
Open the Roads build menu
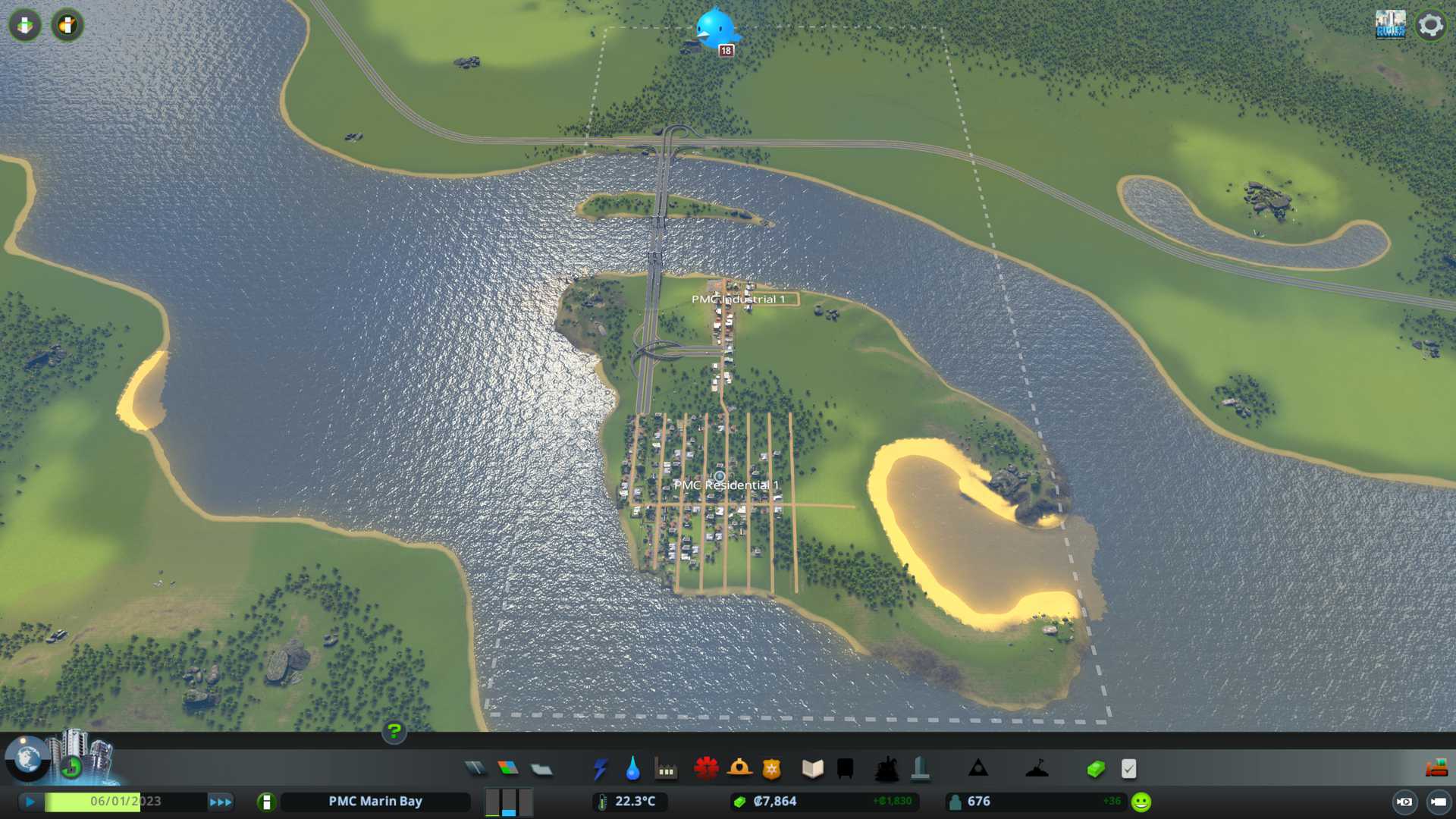(475, 769)
